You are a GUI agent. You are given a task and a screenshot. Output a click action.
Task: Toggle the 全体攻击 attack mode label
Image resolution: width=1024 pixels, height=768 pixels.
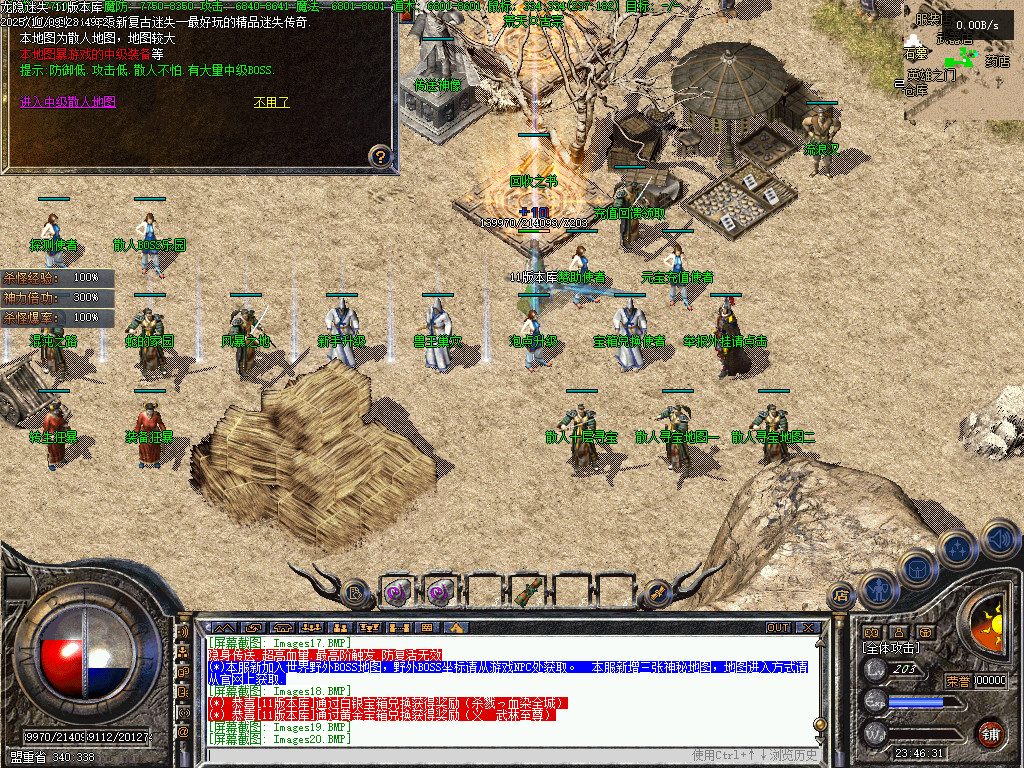click(x=893, y=648)
